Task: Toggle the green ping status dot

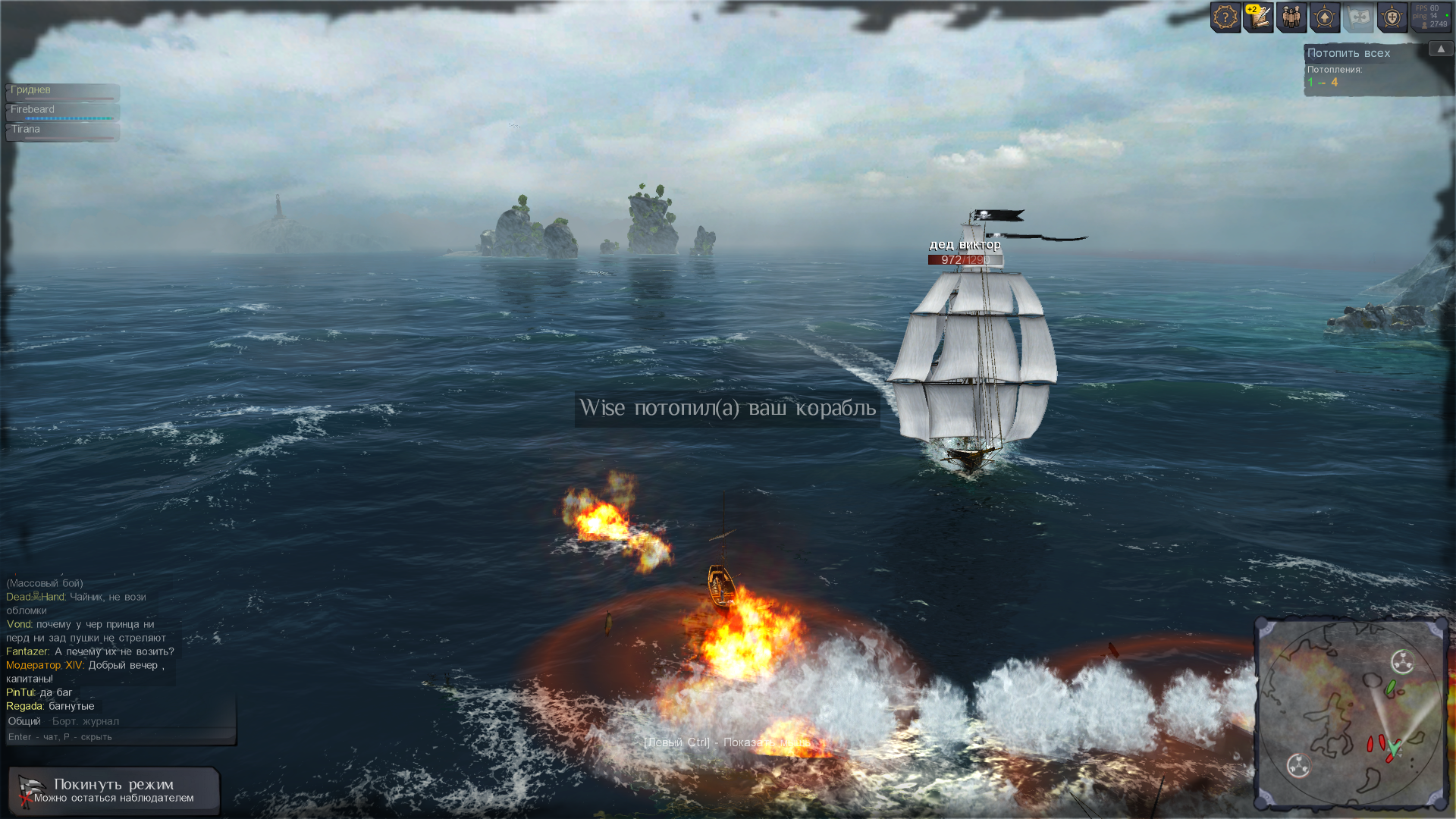Action: tap(1448, 14)
